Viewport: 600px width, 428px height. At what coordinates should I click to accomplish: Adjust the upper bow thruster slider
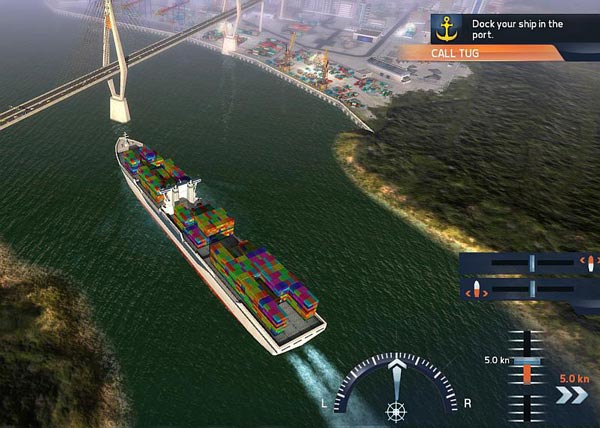click(x=532, y=262)
